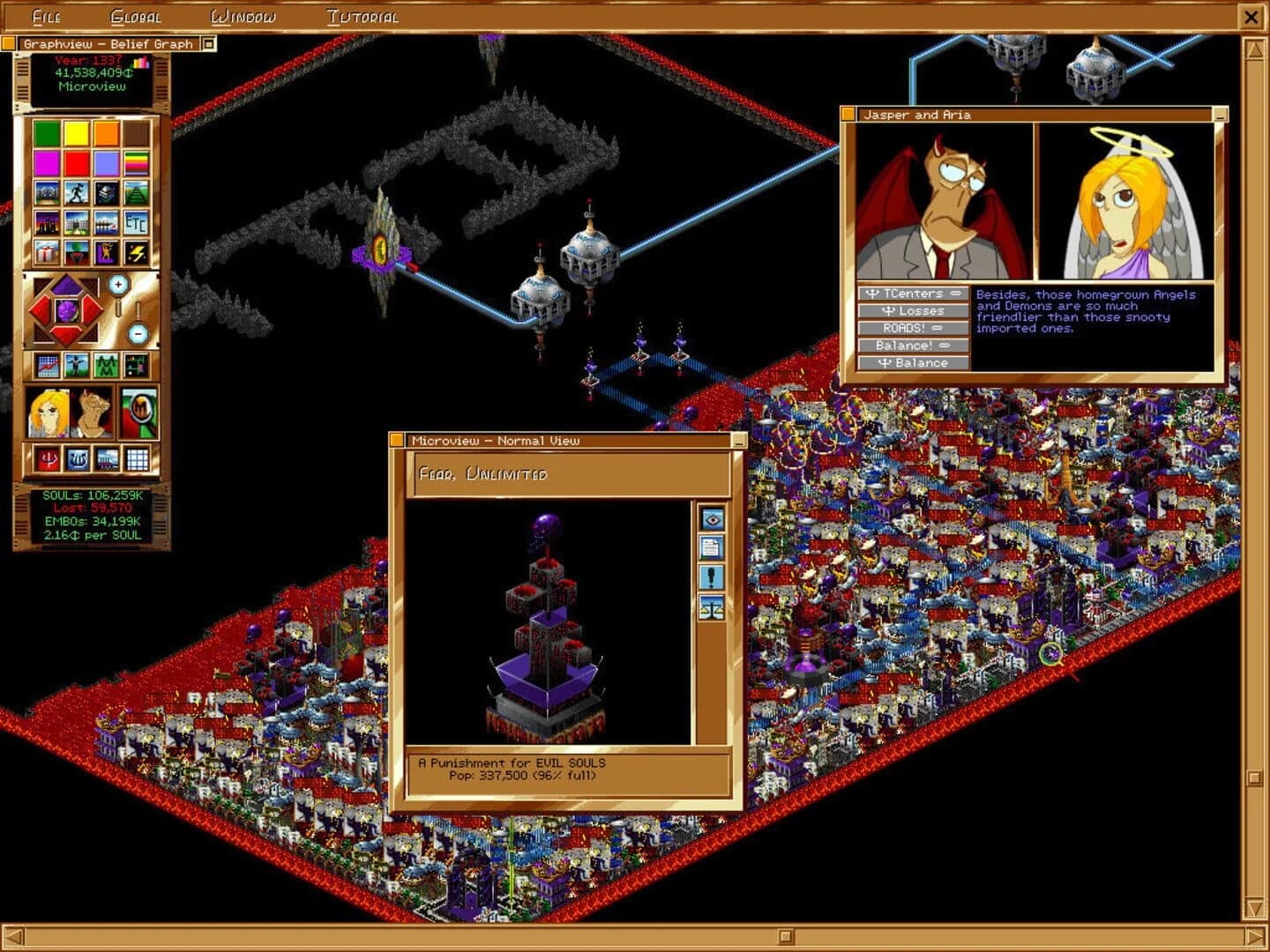Collapse the Jasper and Aria window

(1221, 114)
